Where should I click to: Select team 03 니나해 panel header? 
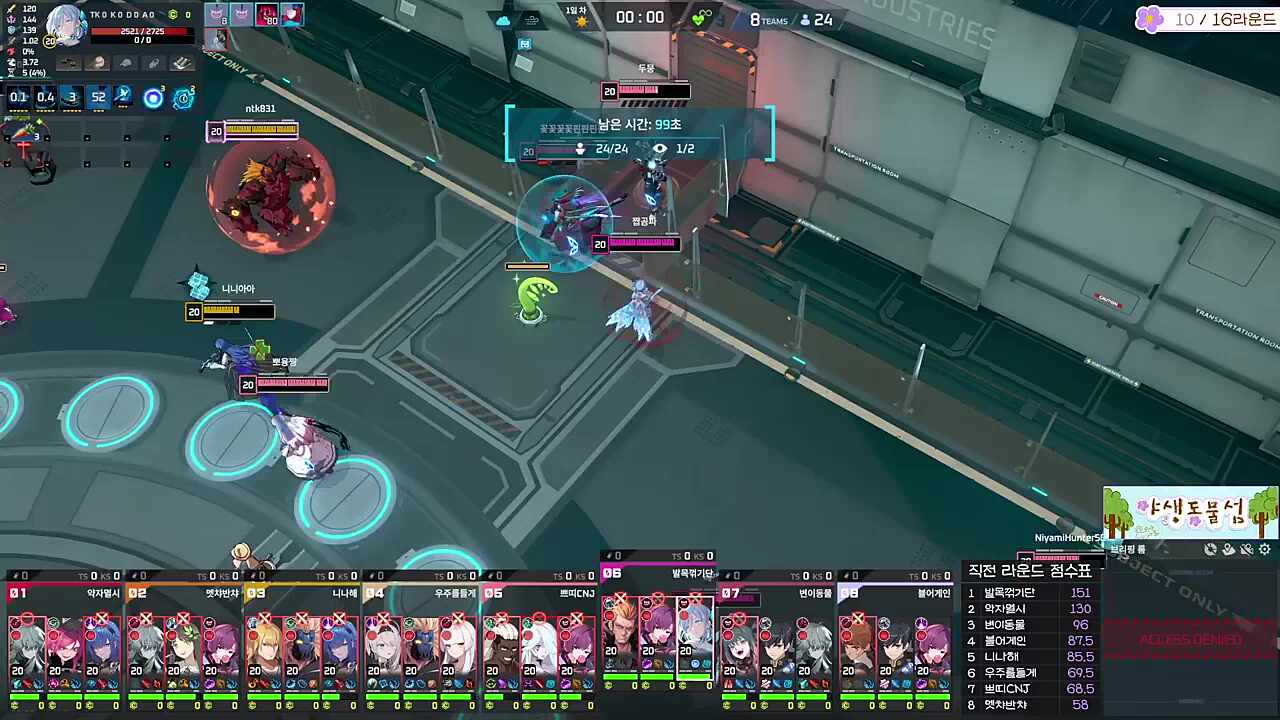pos(302,593)
